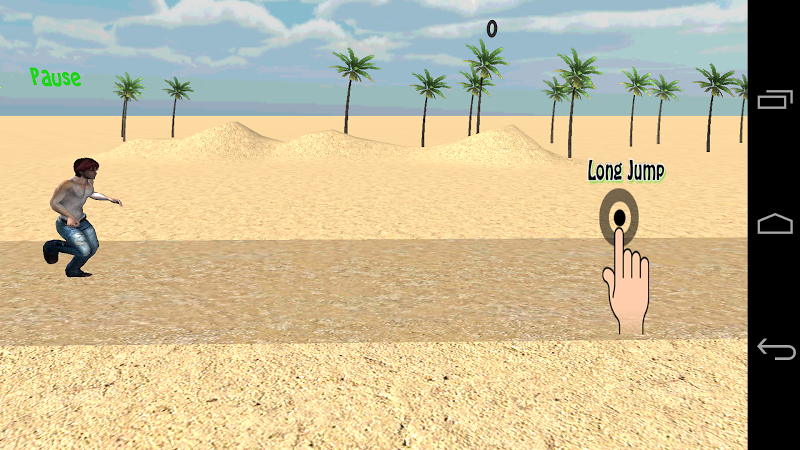Open Android recent apps
The image size is (800, 450).
[x=775, y=99]
